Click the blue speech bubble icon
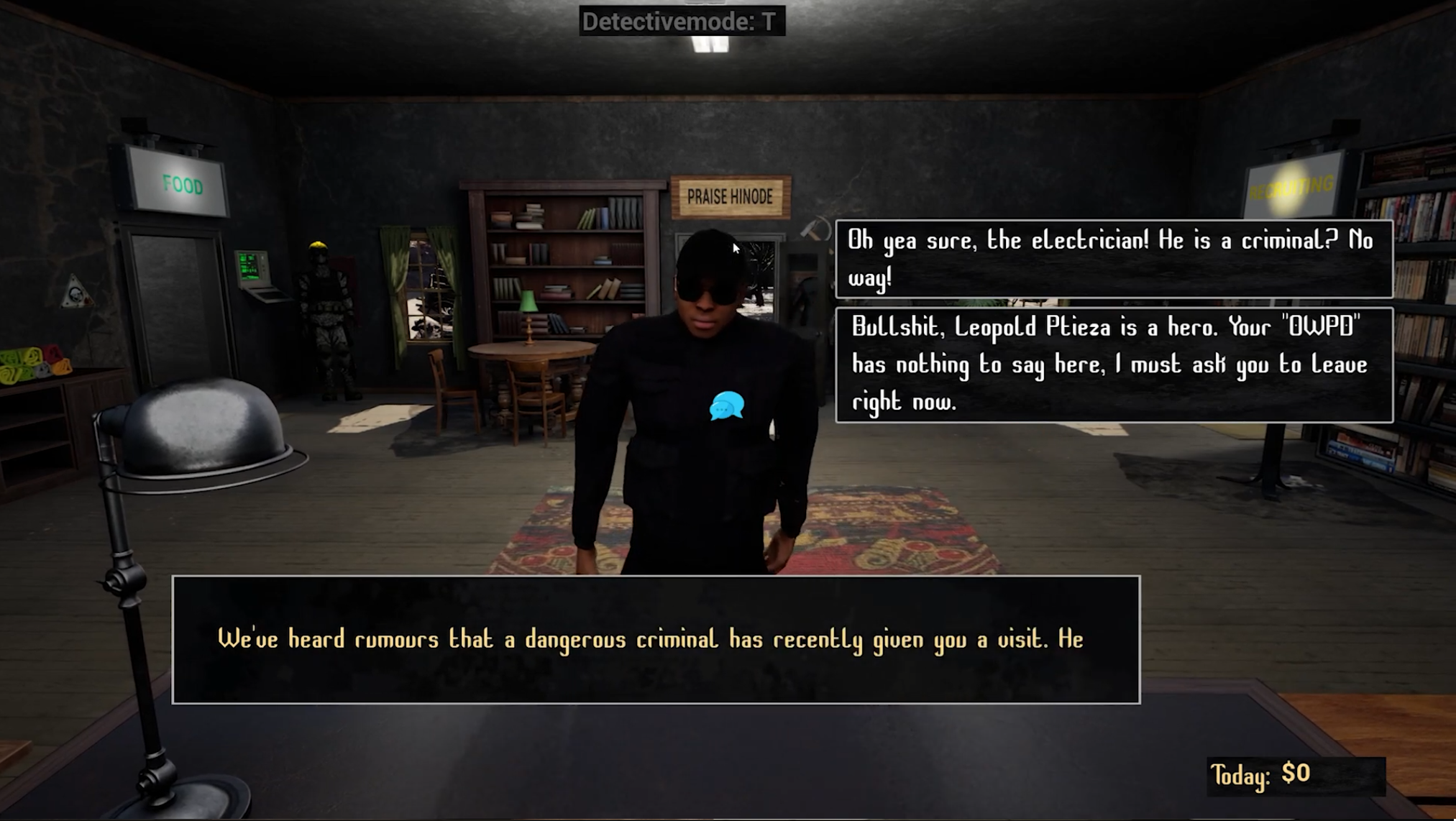 [x=726, y=406]
